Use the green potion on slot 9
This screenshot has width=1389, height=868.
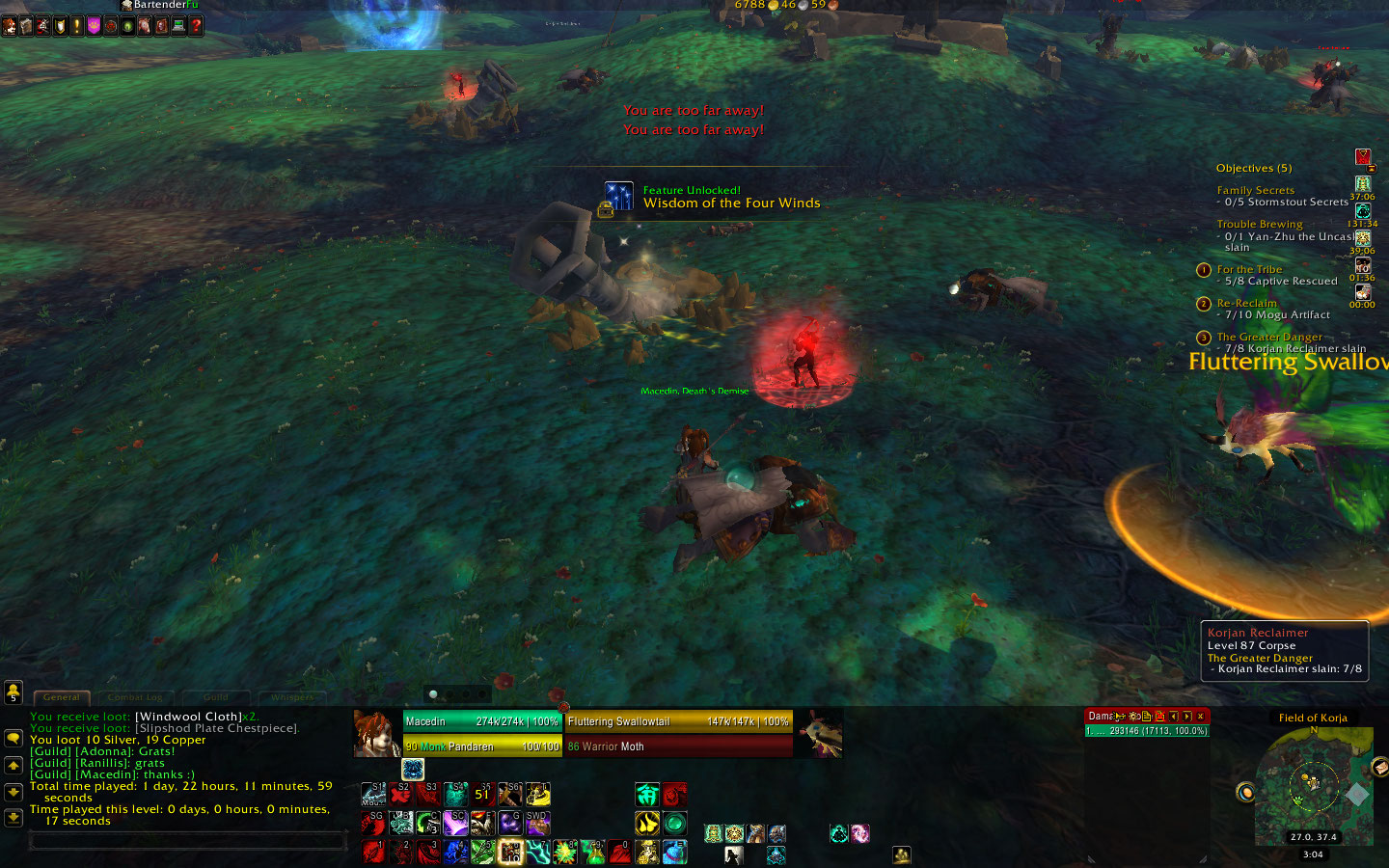592,852
